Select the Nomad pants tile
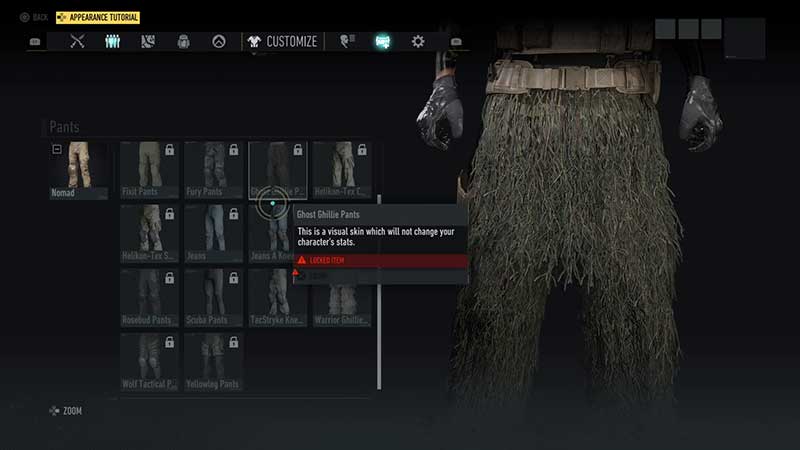 [x=78, y=170]
